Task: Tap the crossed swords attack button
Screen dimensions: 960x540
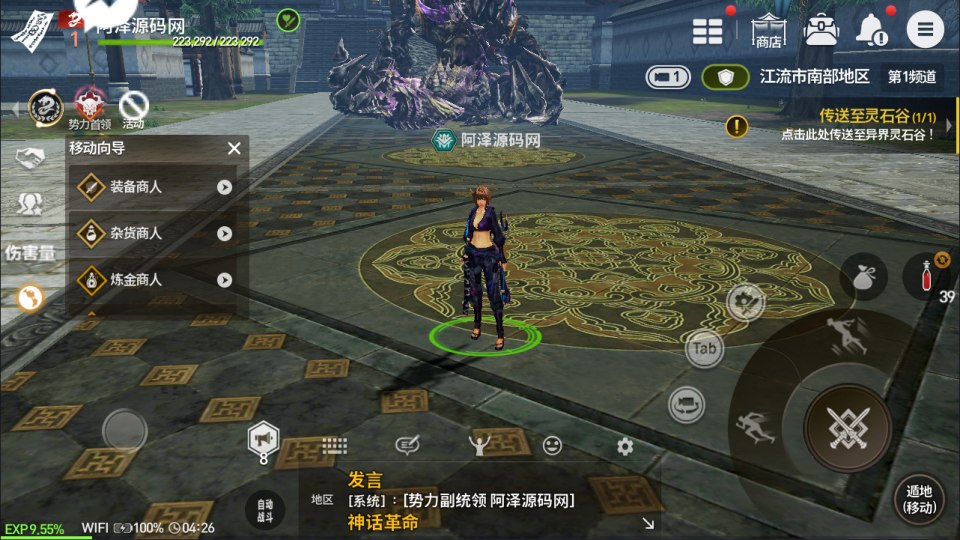Action: click(846, 428)
